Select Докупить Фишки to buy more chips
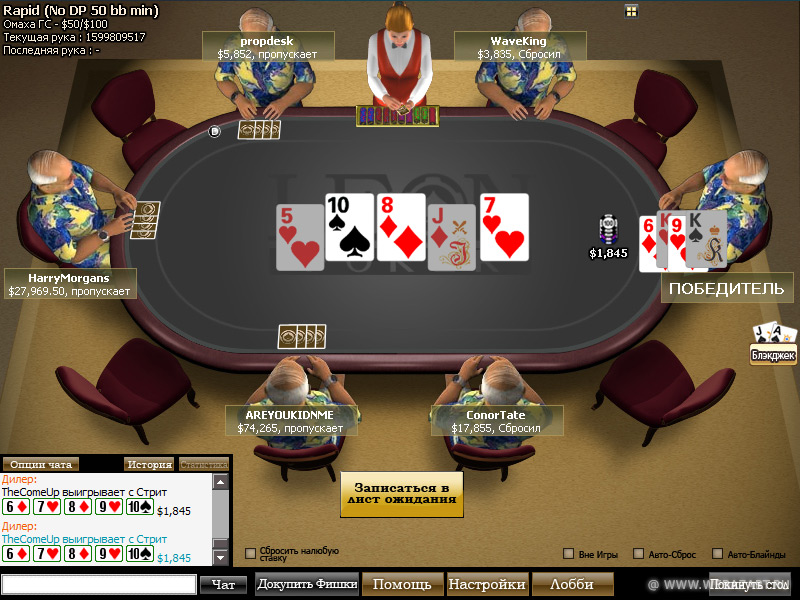 [x=307, y=584]
